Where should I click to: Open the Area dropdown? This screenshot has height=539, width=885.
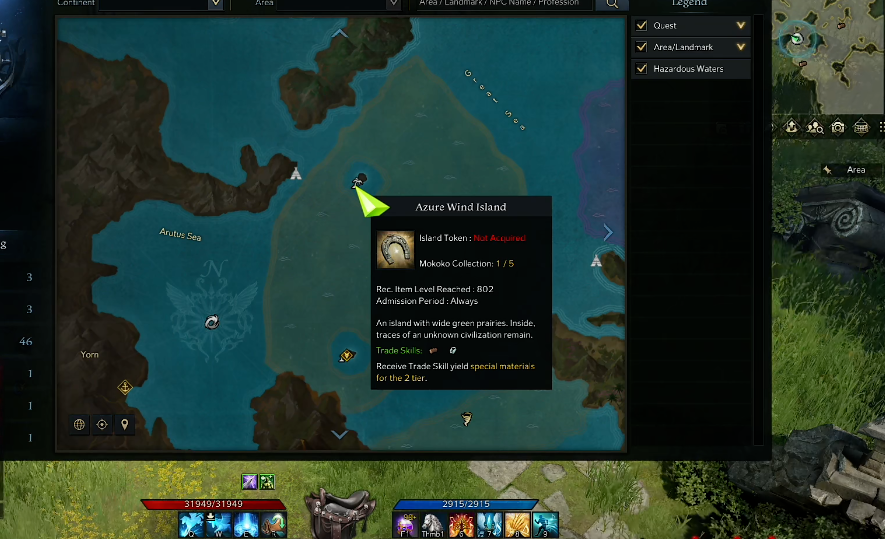click(x=379, y=4)
